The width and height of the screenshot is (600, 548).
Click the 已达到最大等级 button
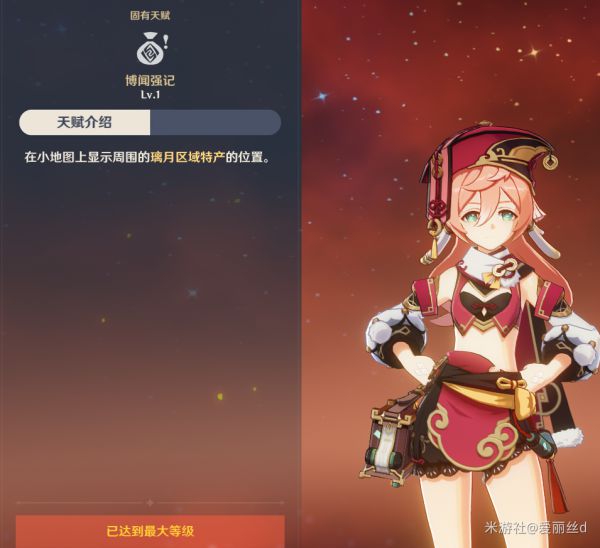150,531
